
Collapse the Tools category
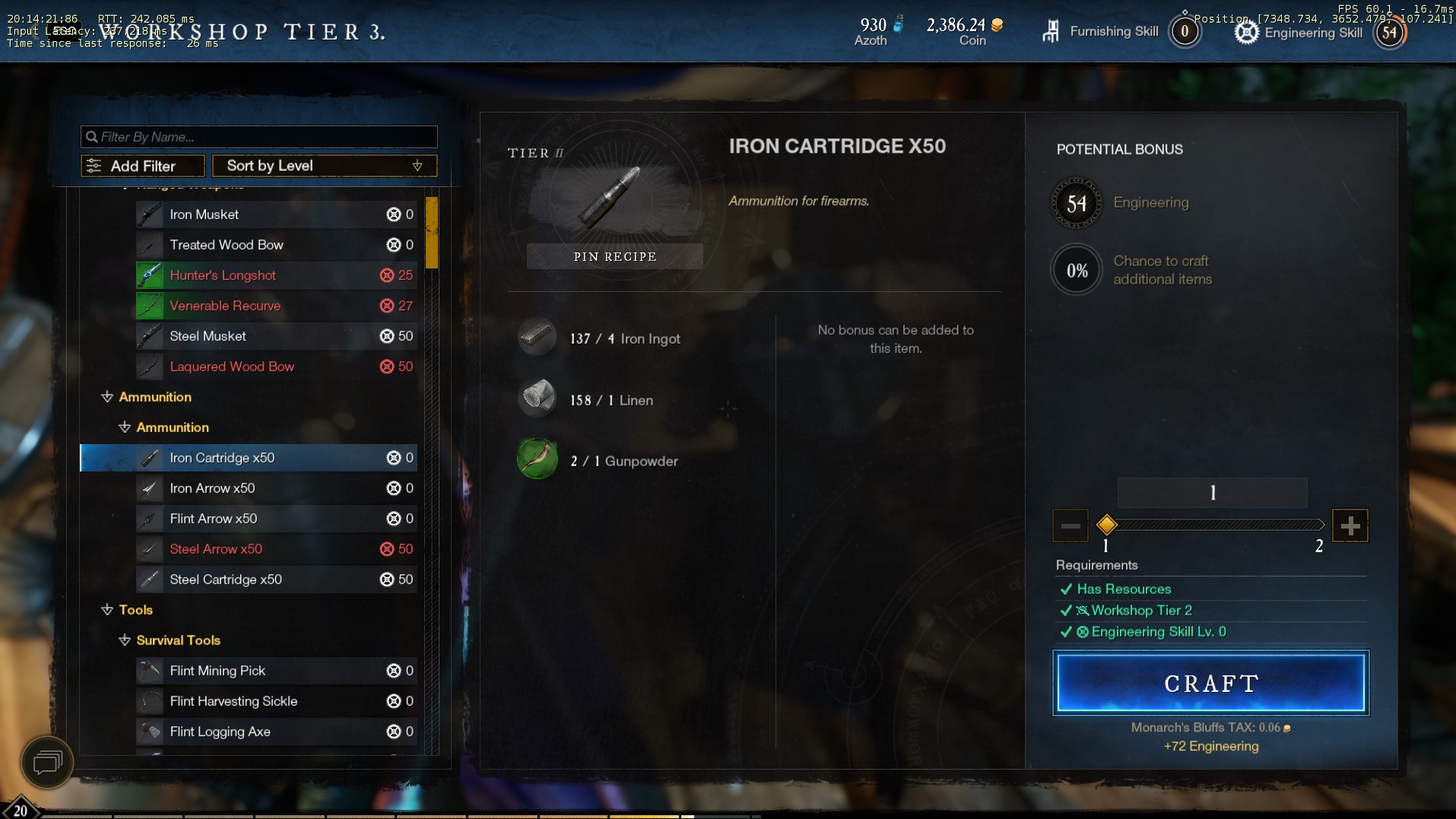pos(107,610)
